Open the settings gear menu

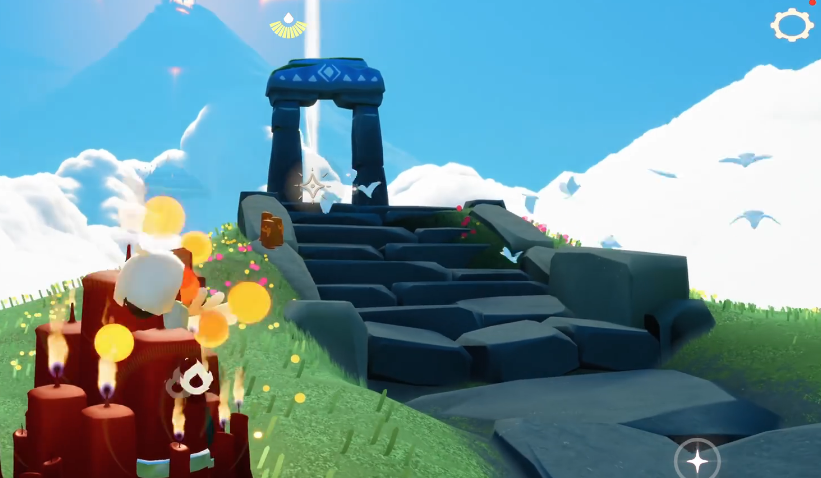click(x=791, y=25)
